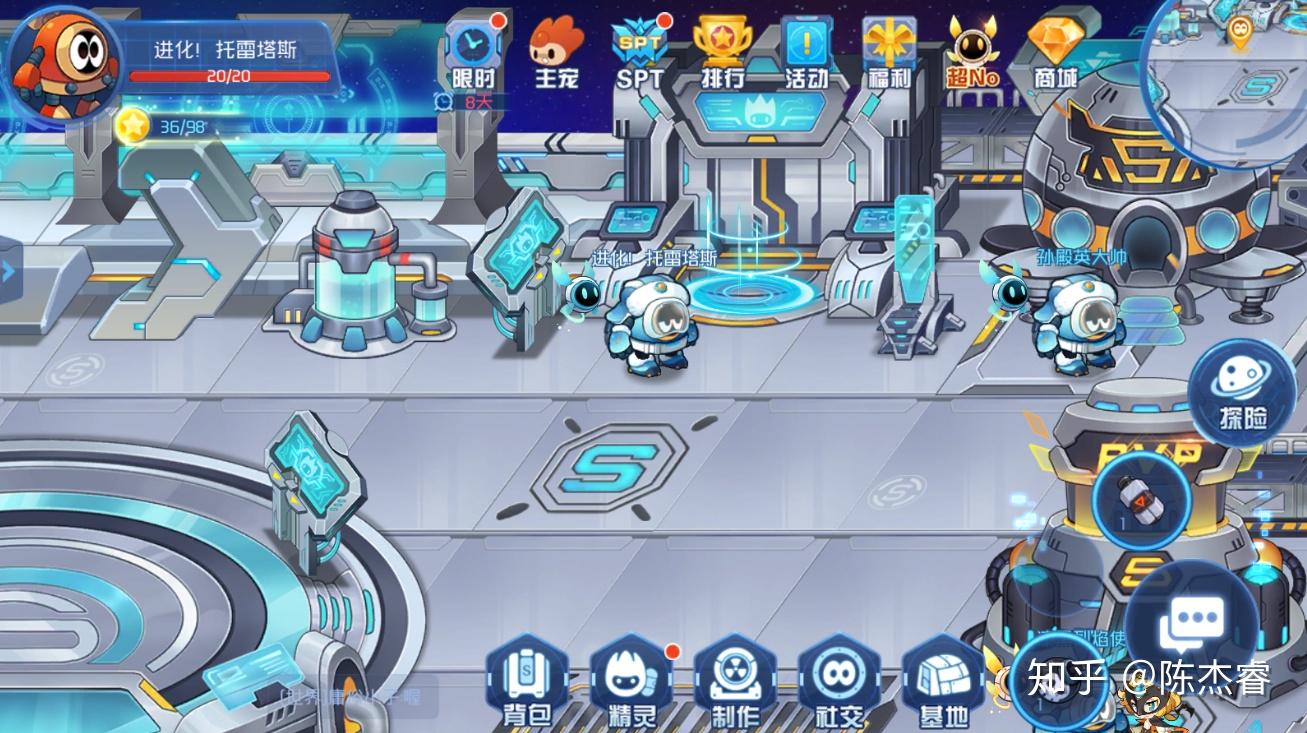The width and height of the screenshot is (1307, 733).
Task: Open the 商城 shop
Action: [x=1056, y=53]
